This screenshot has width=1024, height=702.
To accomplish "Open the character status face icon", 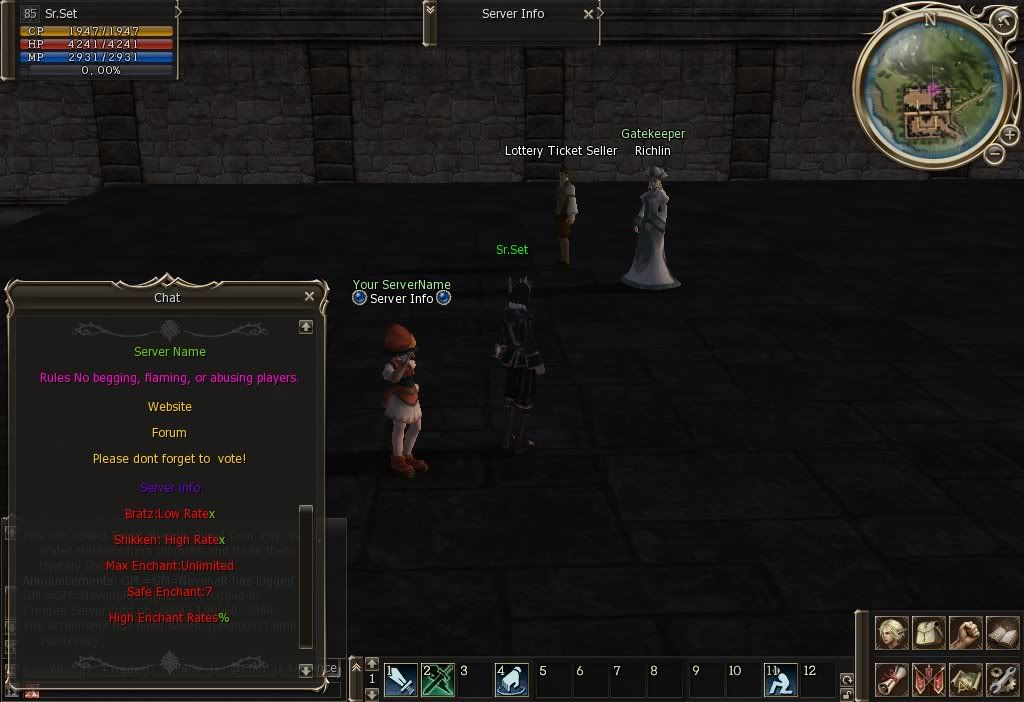I will click(x=892, y=634).
